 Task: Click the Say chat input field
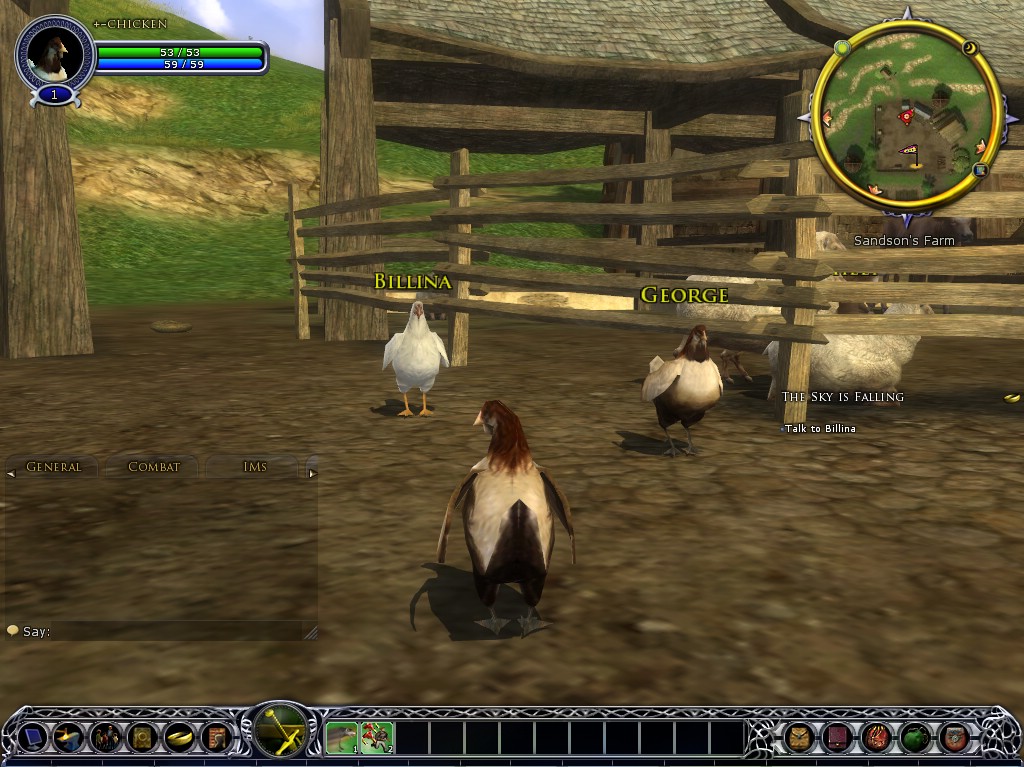(170, 631)
